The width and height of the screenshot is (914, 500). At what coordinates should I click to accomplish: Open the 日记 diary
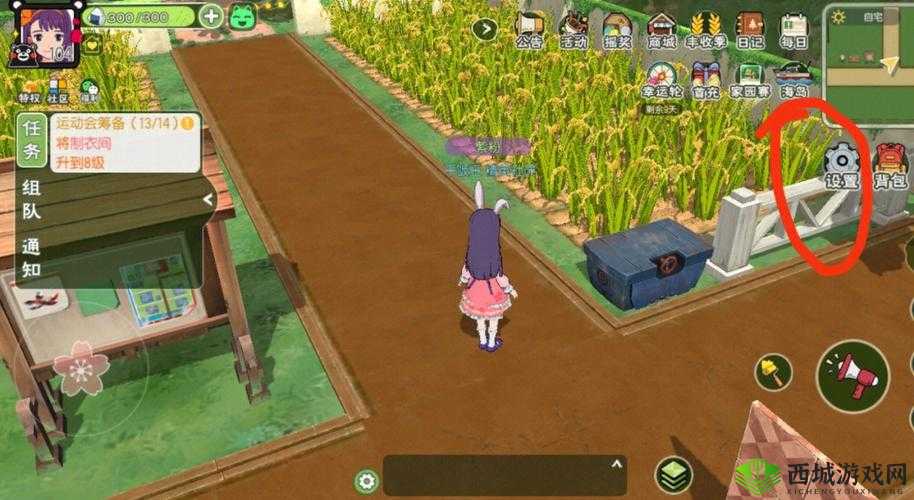click(x=750, y=29)
